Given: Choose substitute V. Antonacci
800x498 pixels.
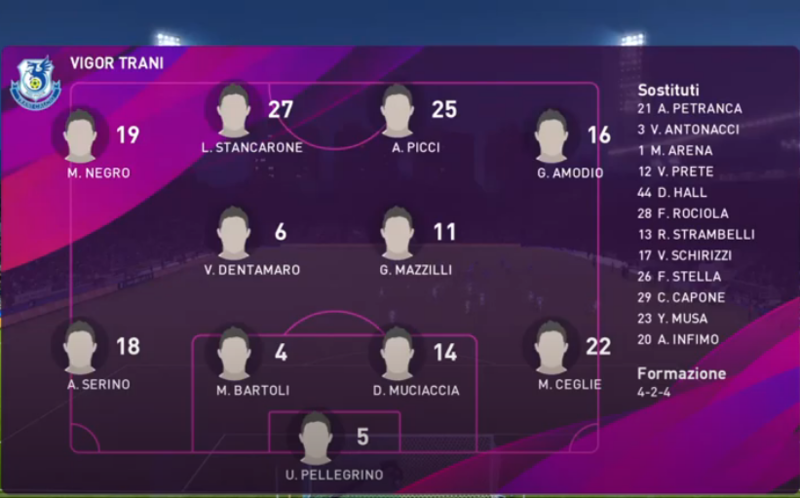Looking at the screenshot, I should coord(689,129).
